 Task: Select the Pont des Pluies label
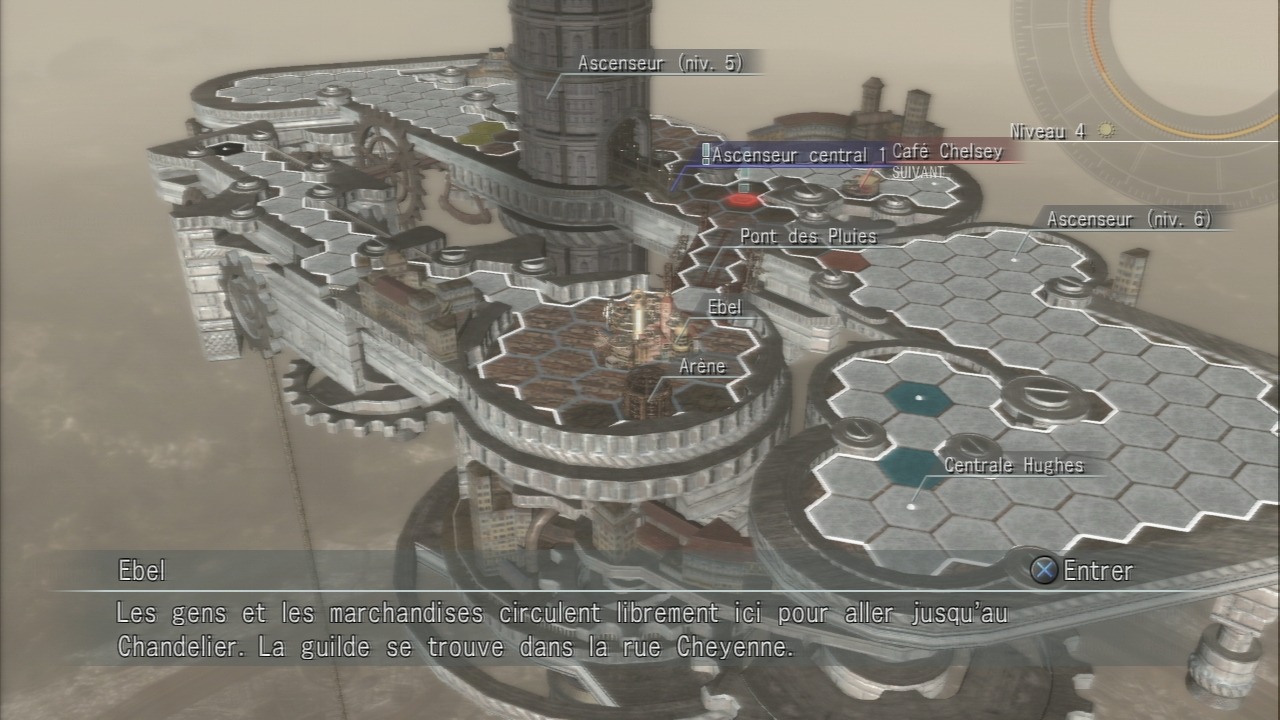[x=808, y=237]
